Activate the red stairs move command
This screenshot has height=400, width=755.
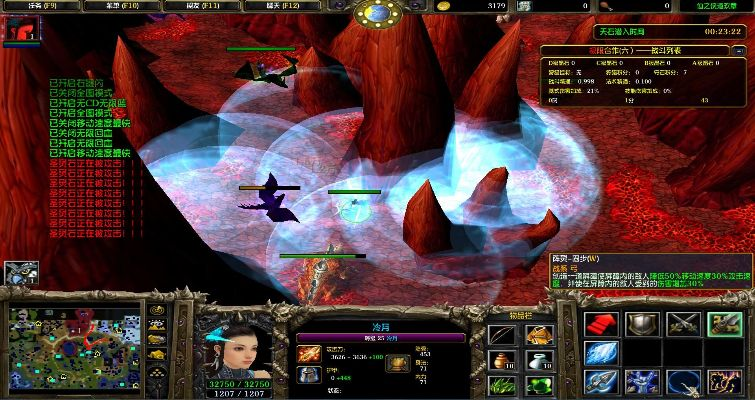(x=602, y=324)
